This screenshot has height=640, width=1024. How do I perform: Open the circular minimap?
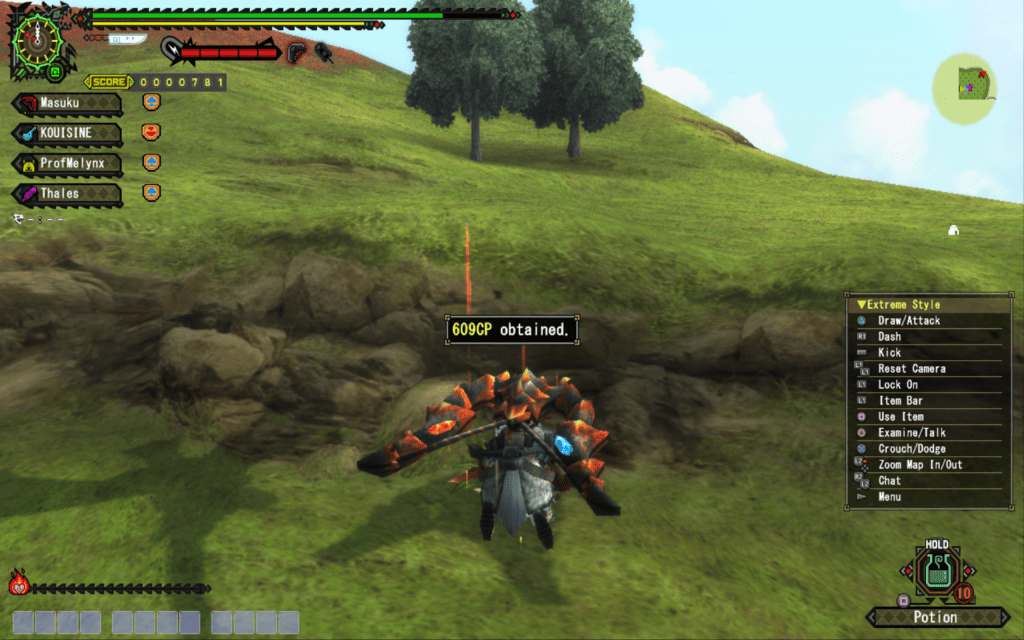pos(964,88)
